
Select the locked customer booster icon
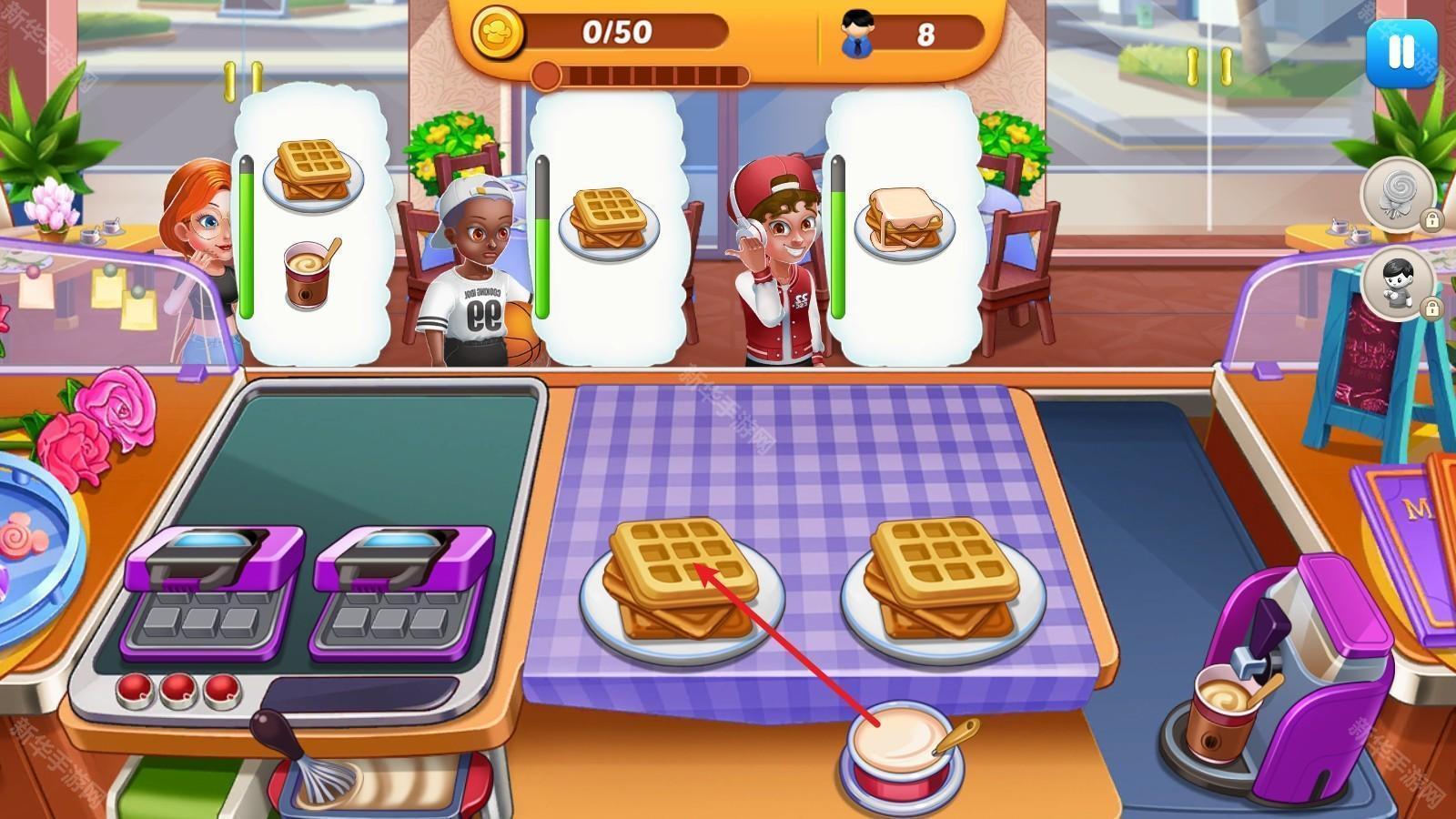tap(1399, 283)
